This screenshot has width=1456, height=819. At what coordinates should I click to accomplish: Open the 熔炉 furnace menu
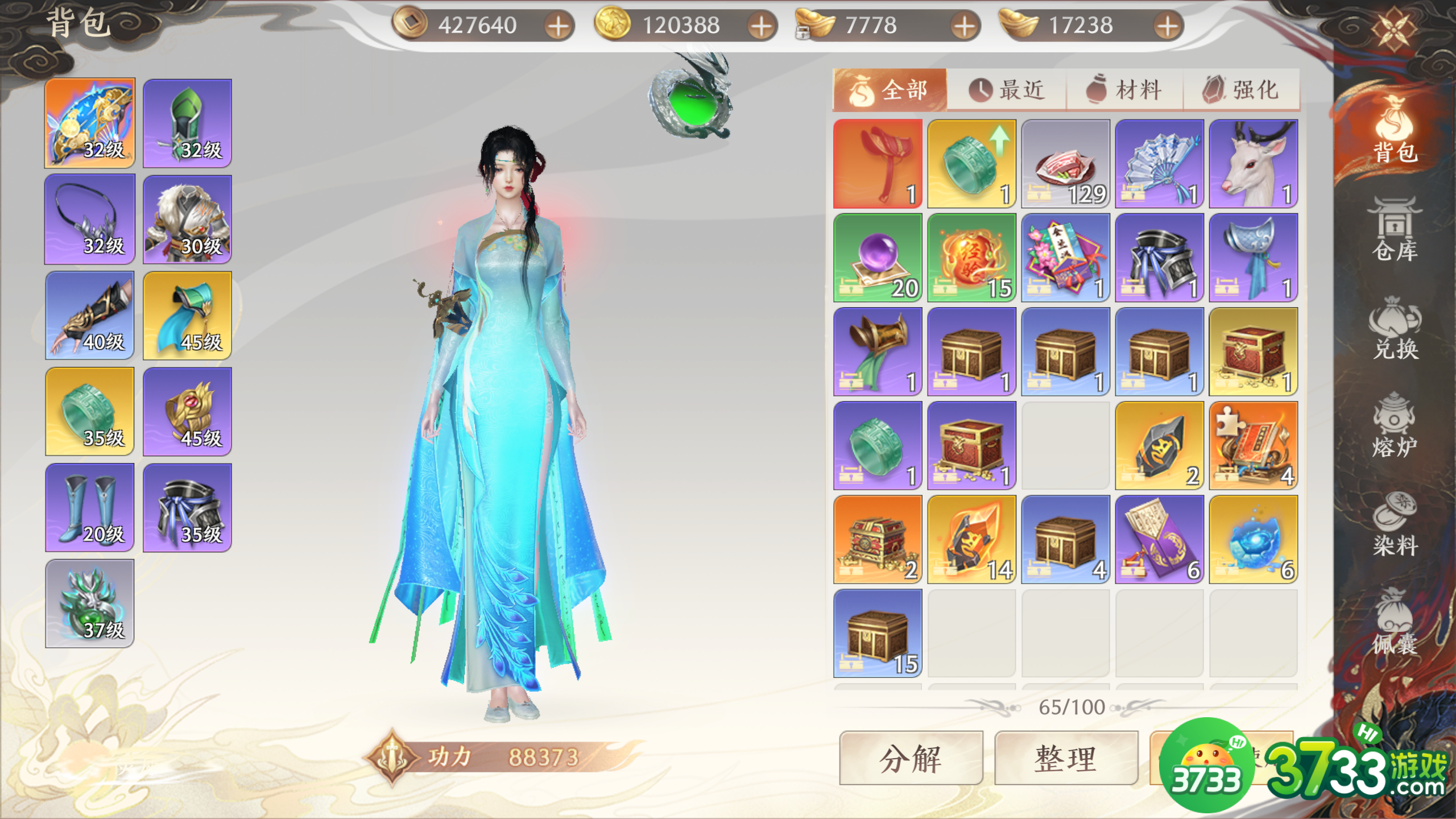(1395, 427)
